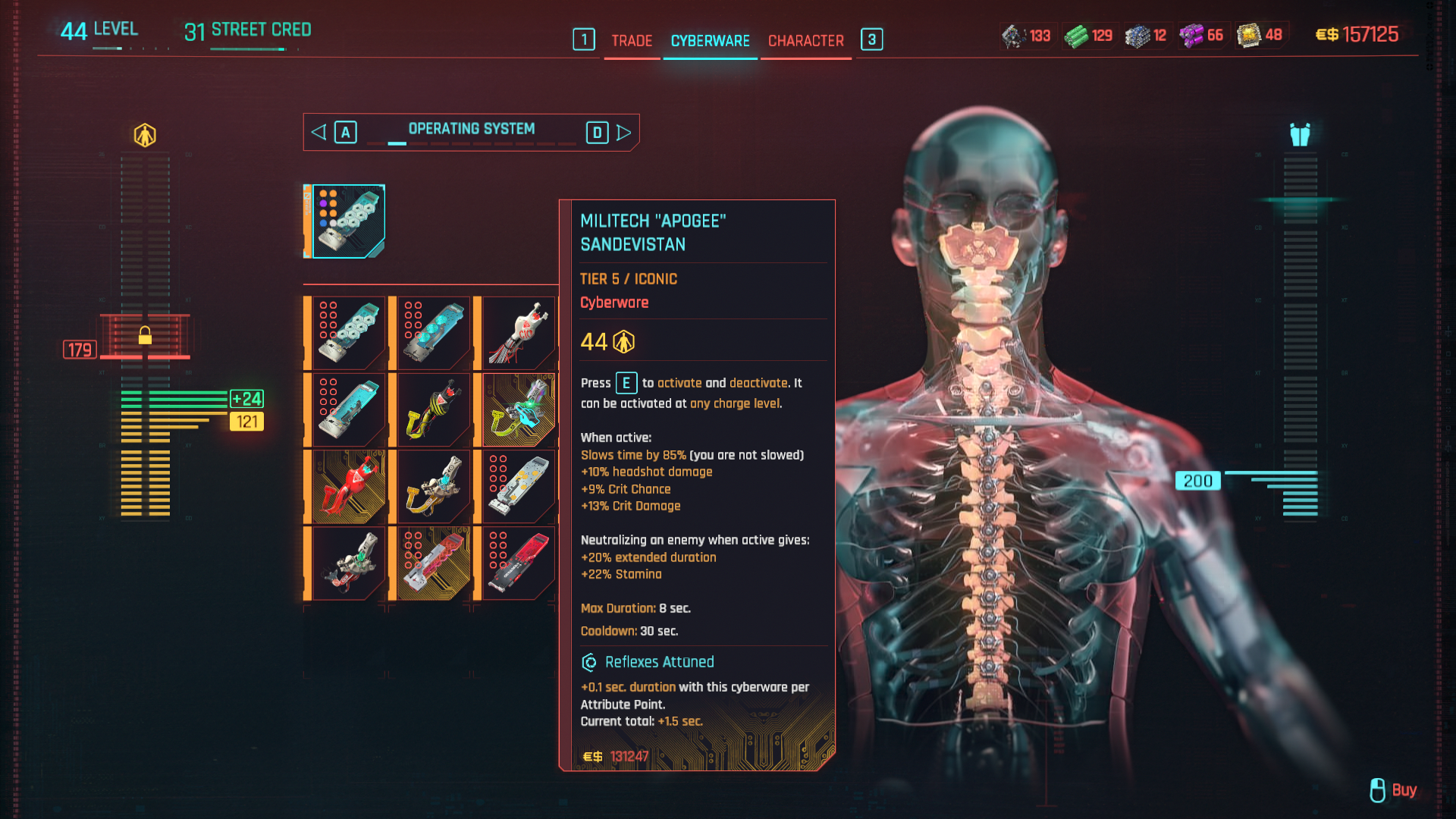Pick the black-and-yellow striped implant

434,409
